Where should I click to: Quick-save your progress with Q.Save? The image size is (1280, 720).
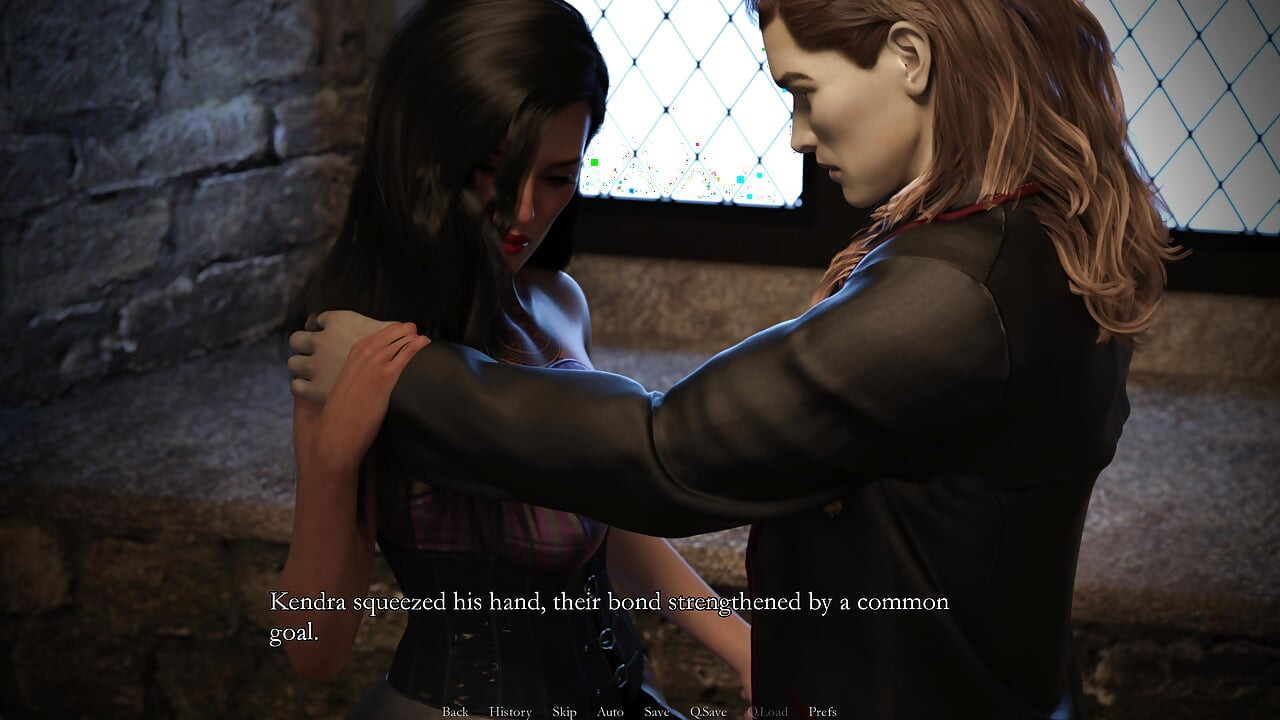pos(708,711)
